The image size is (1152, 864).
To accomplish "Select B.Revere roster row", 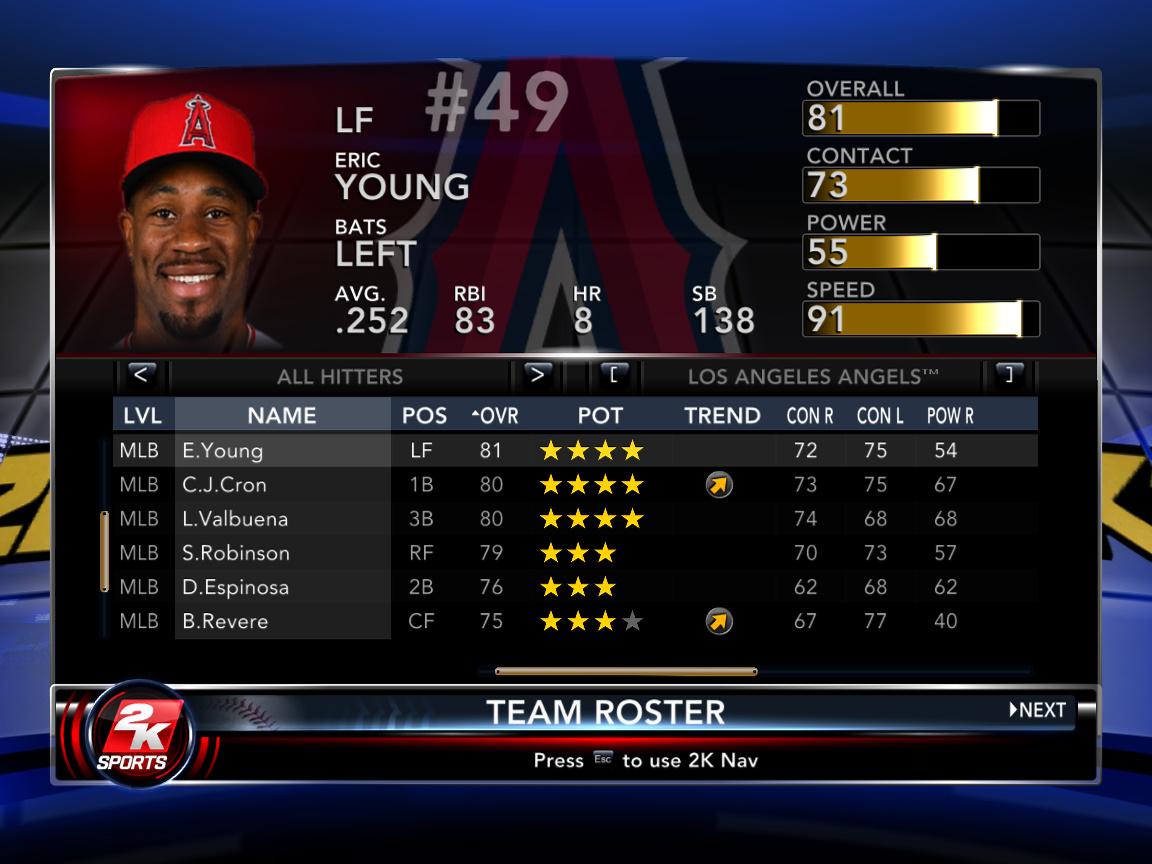I will click(282, 621).
